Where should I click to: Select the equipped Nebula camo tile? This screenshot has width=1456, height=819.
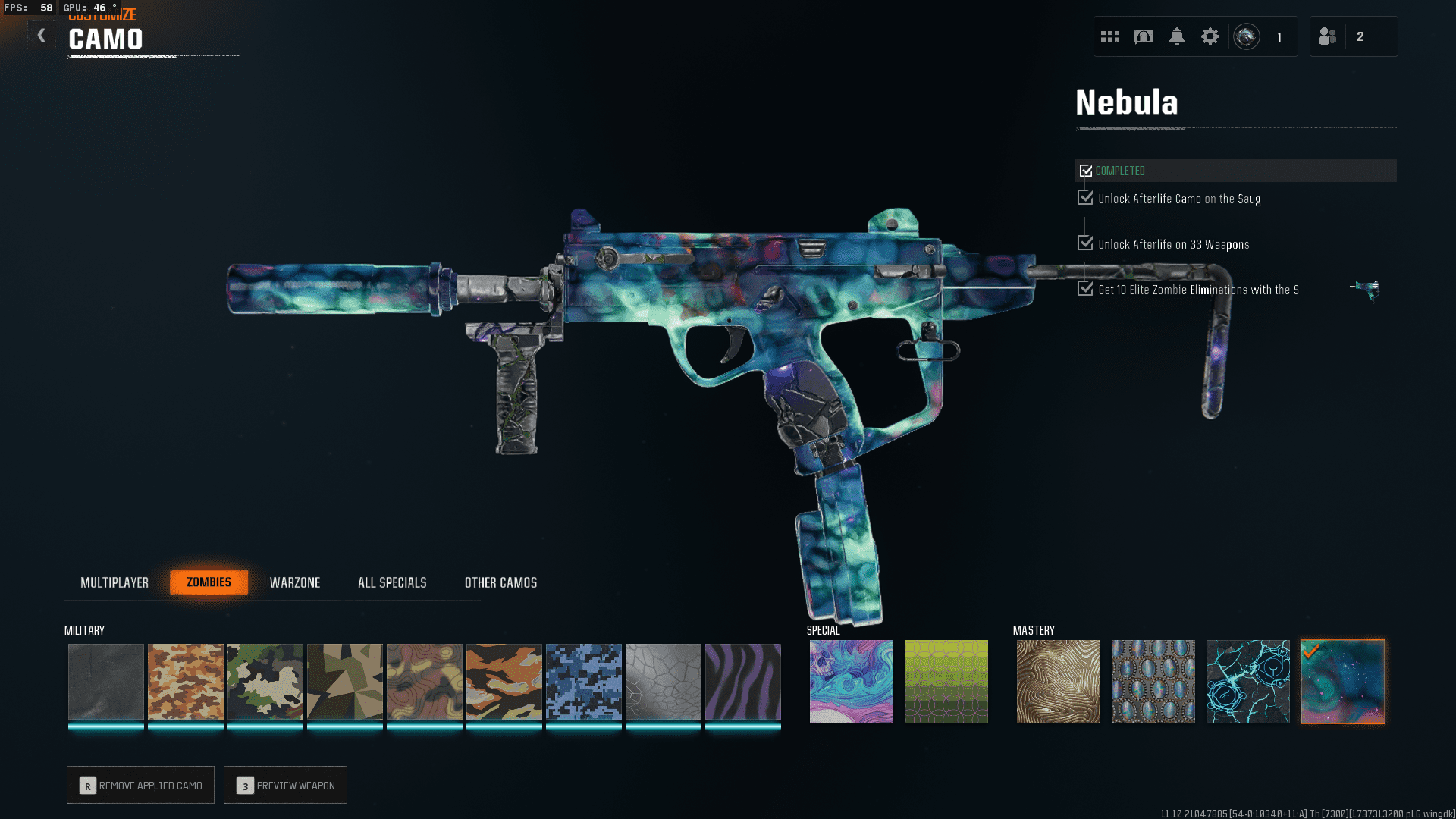tap(1343, 682)
